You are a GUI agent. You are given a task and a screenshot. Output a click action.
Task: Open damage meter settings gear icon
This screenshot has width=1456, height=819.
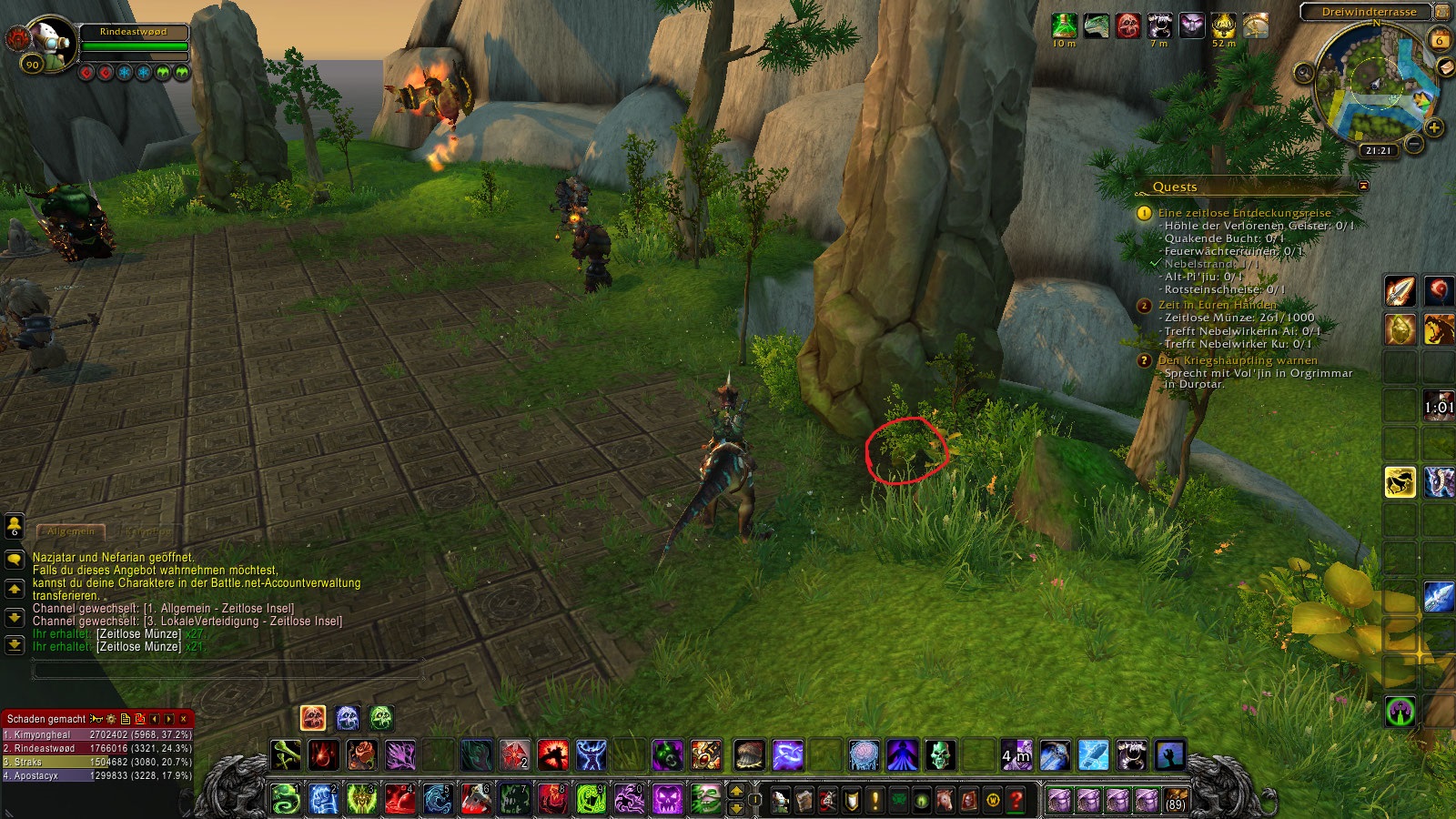(x=111, y=719)
